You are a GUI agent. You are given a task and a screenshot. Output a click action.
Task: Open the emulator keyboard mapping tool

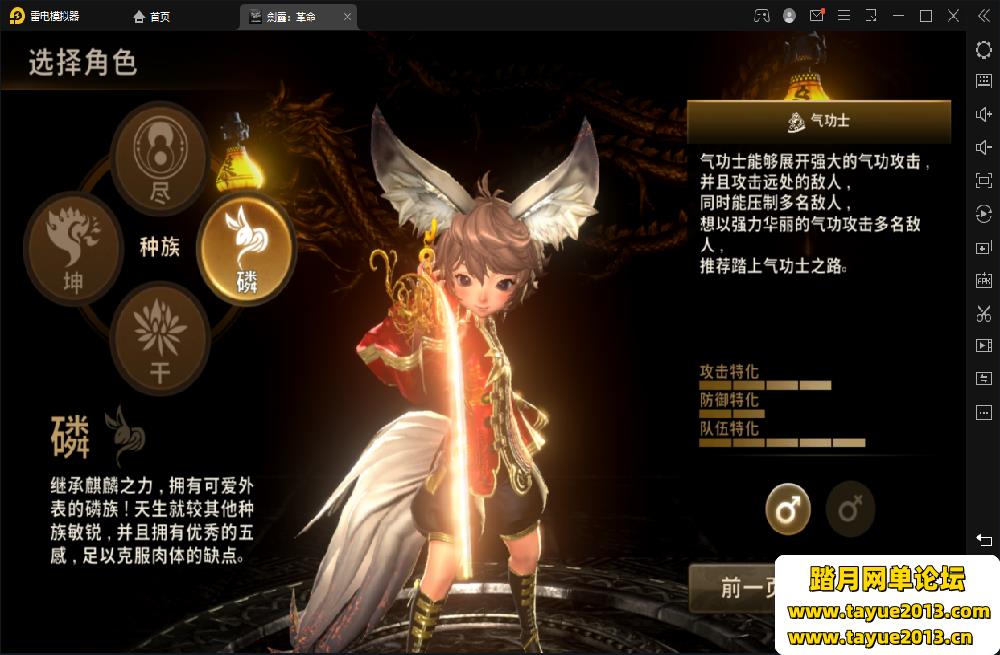tap(983, 81)
